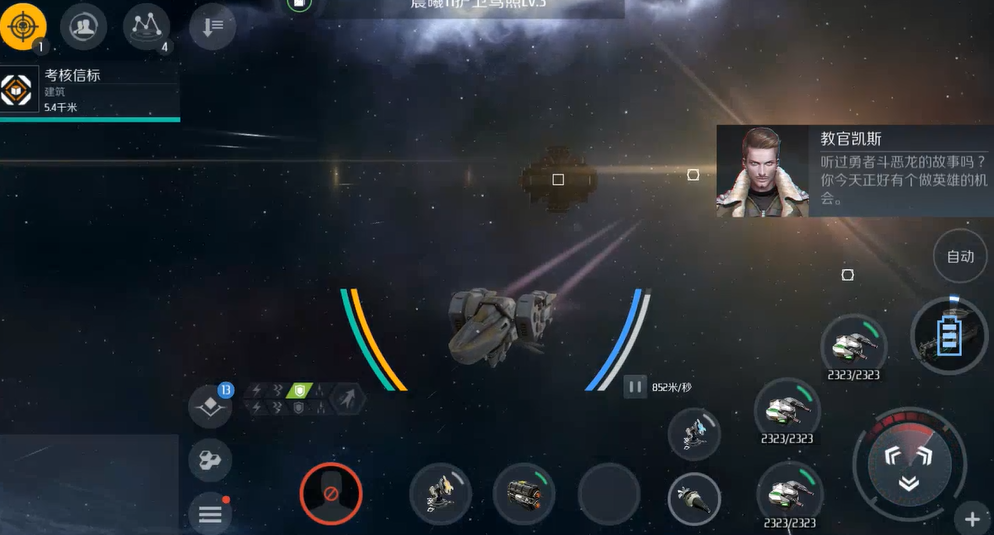
Task: Tap the red prohibited pilot portrait button
Action: pyautogui.click(x=330, y=493)
